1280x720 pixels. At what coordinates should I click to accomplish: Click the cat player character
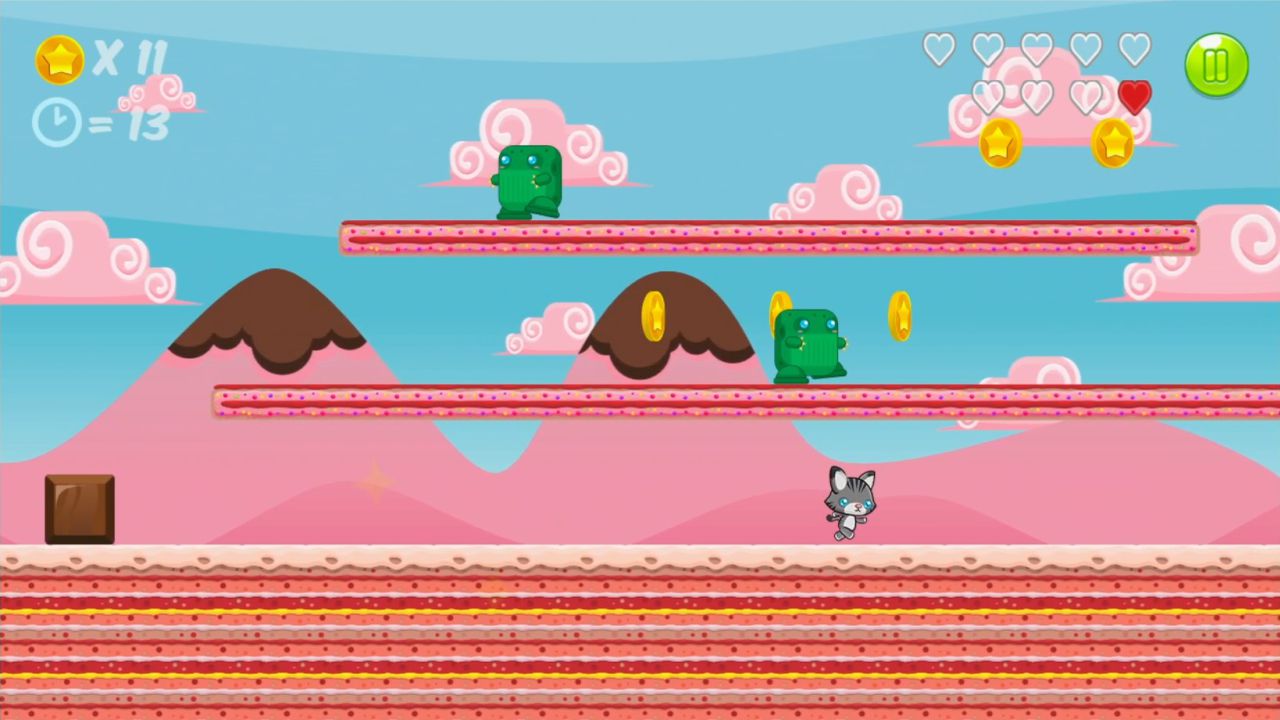pyautogui.click(x=851, y=503)
